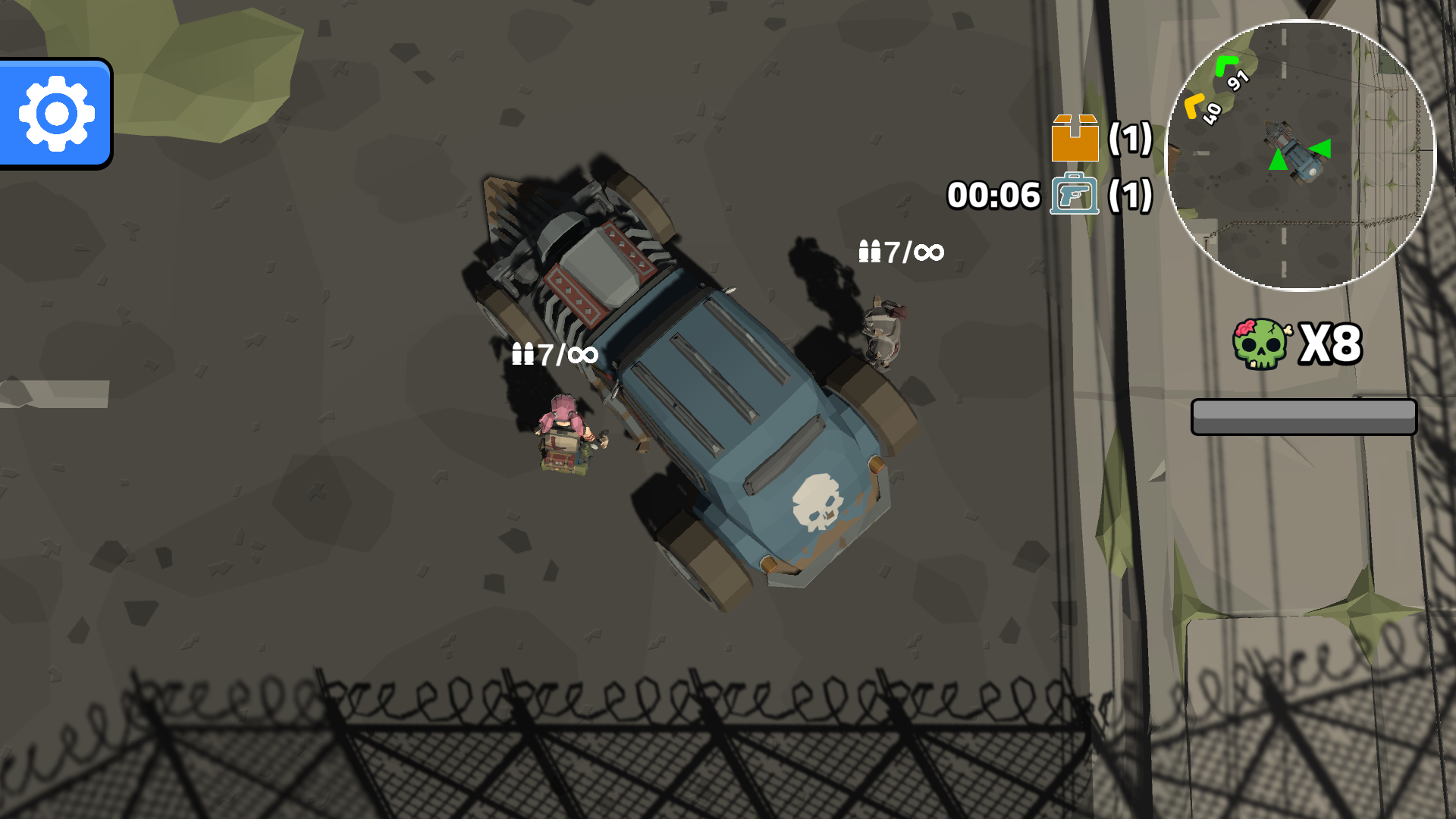The image size is (1456, 819).
Task: Select the zombie beside the car shadow
Action: coord(883,334)
